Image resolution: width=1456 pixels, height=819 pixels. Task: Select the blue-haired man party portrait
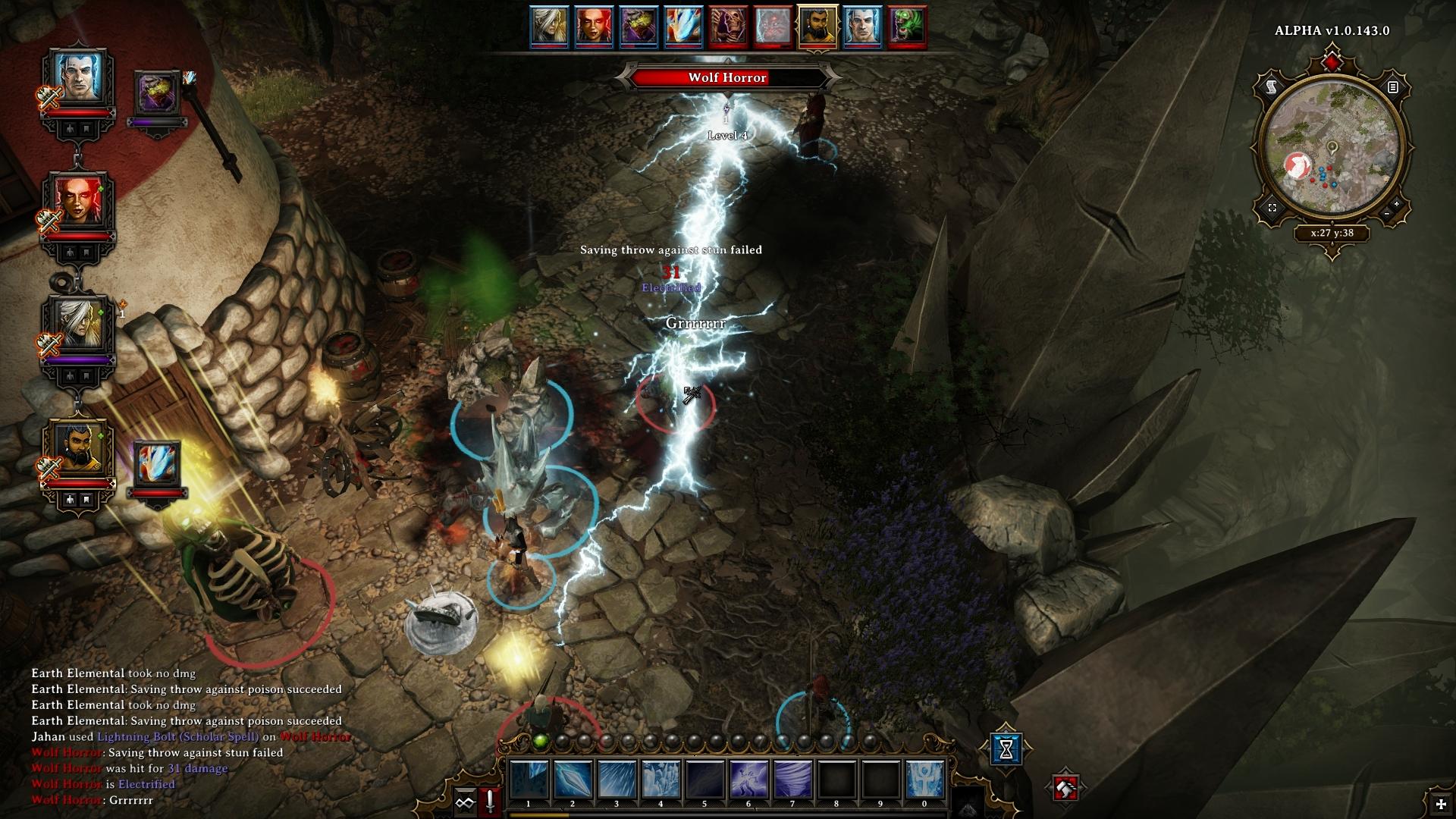[77, 79]
